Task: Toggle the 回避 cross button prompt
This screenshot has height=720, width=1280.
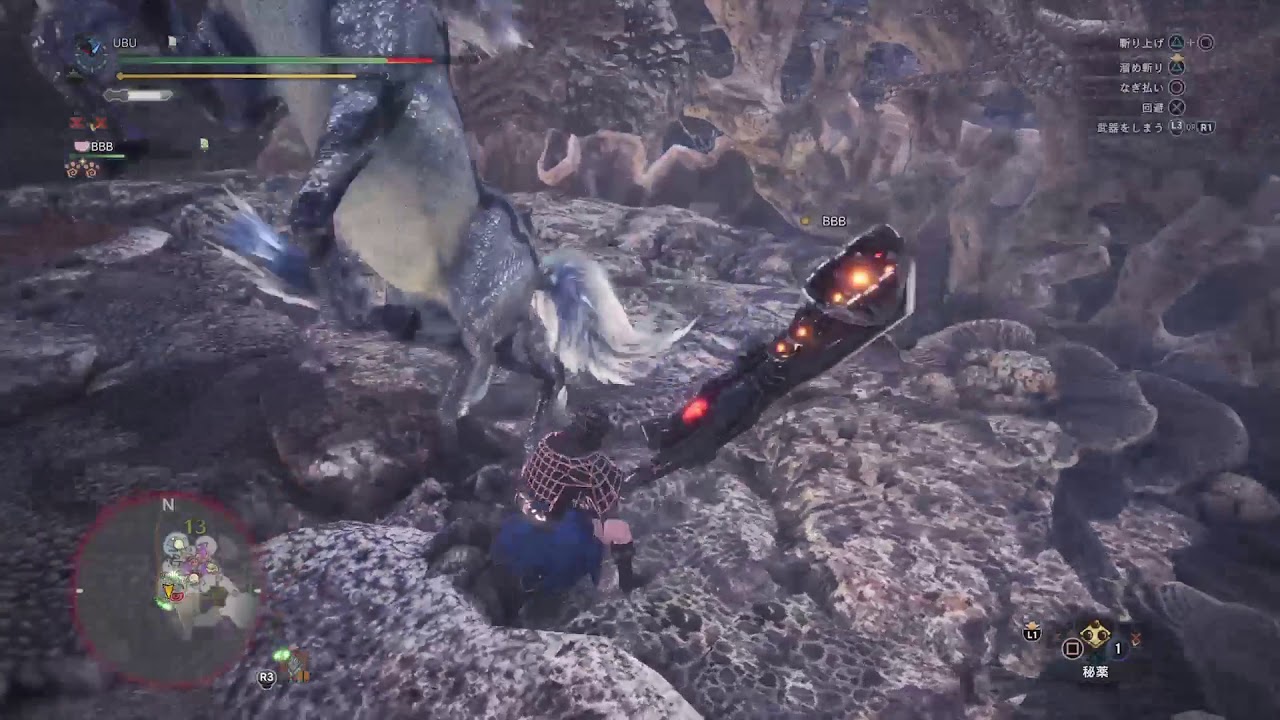Action: (1178, 106)
